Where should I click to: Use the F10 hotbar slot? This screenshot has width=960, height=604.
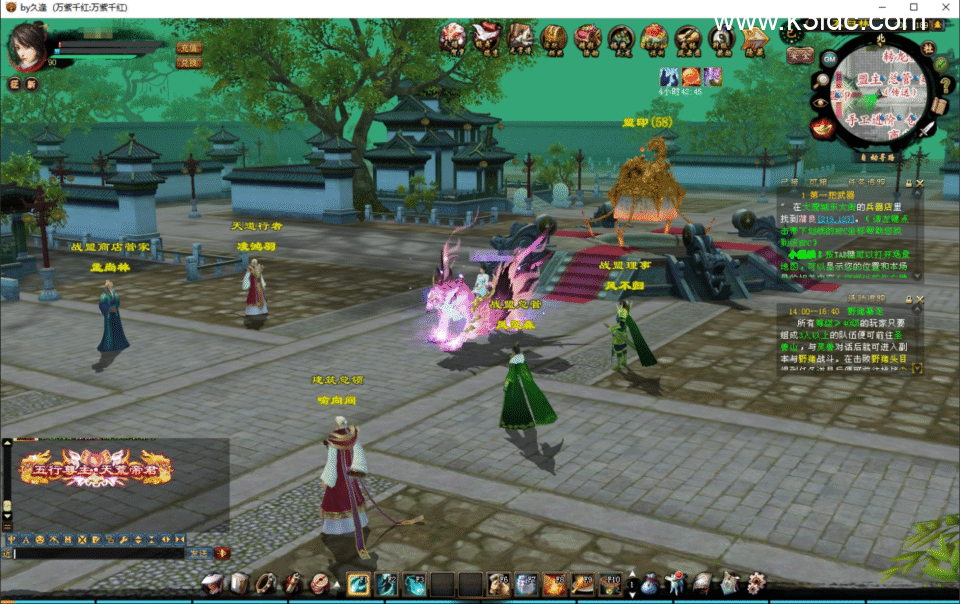pos(610,584)
